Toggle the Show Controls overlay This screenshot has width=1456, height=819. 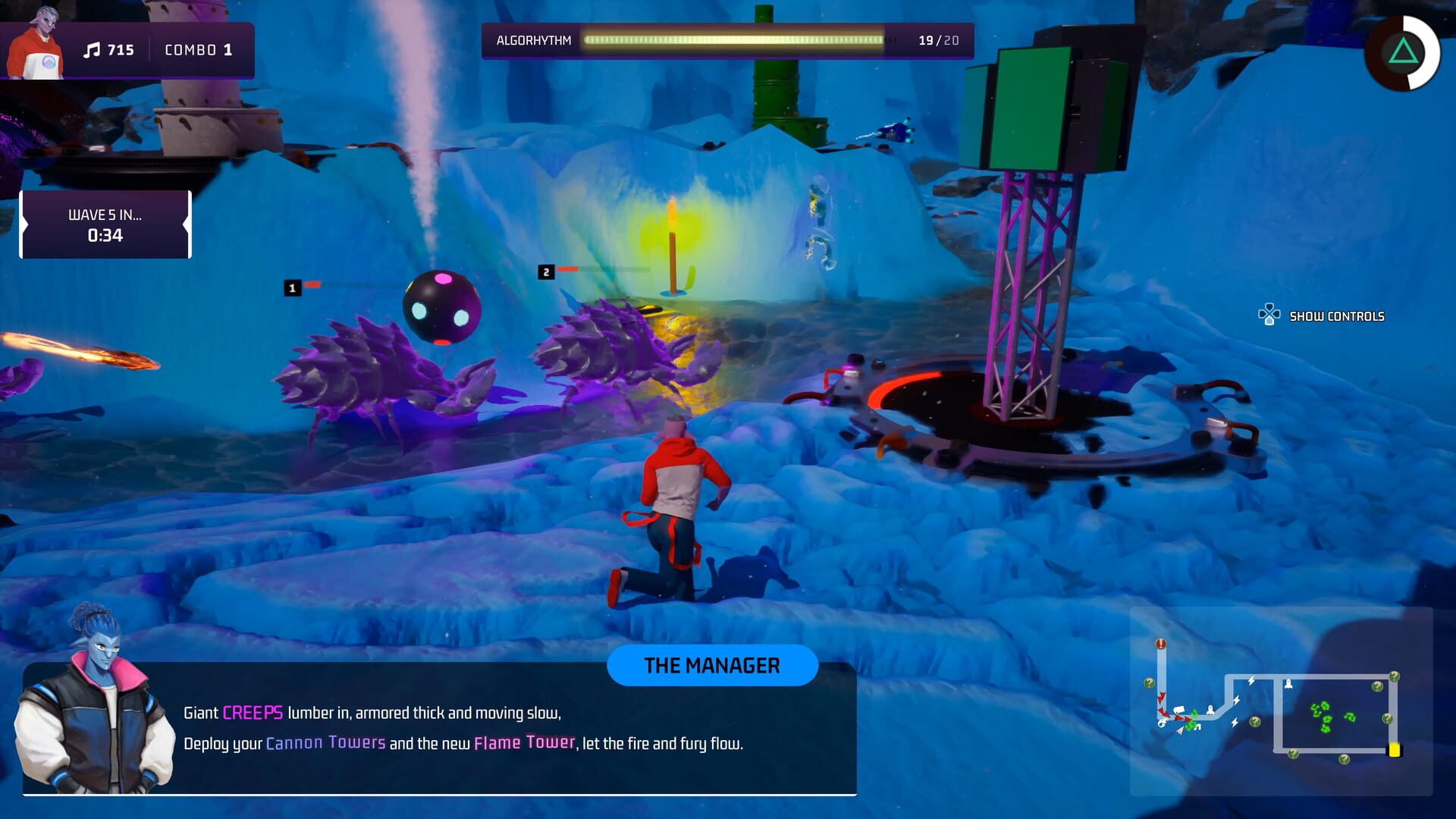click(1338, 315)
